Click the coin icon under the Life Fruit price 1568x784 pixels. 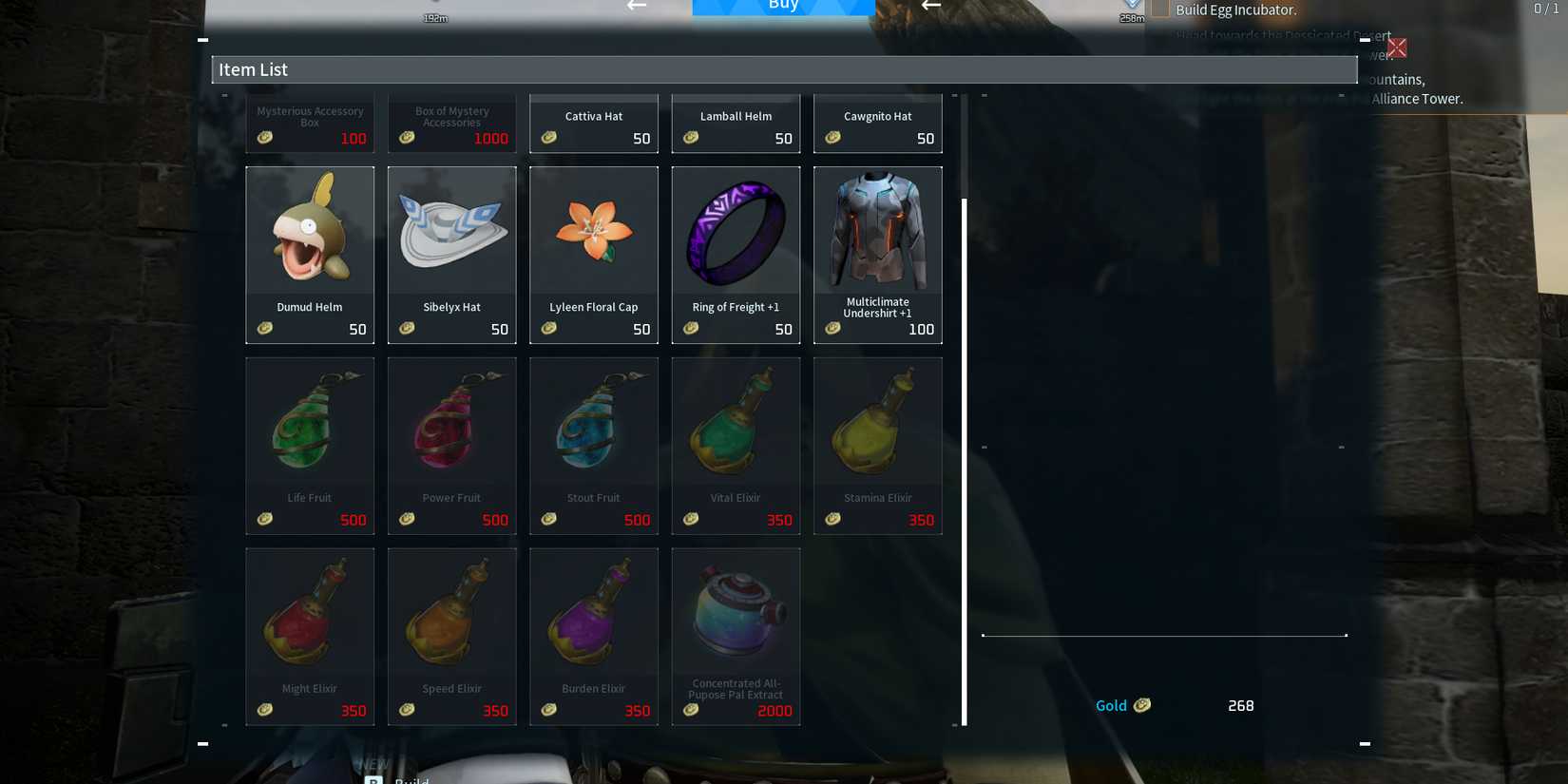click(x=265, y=519)
